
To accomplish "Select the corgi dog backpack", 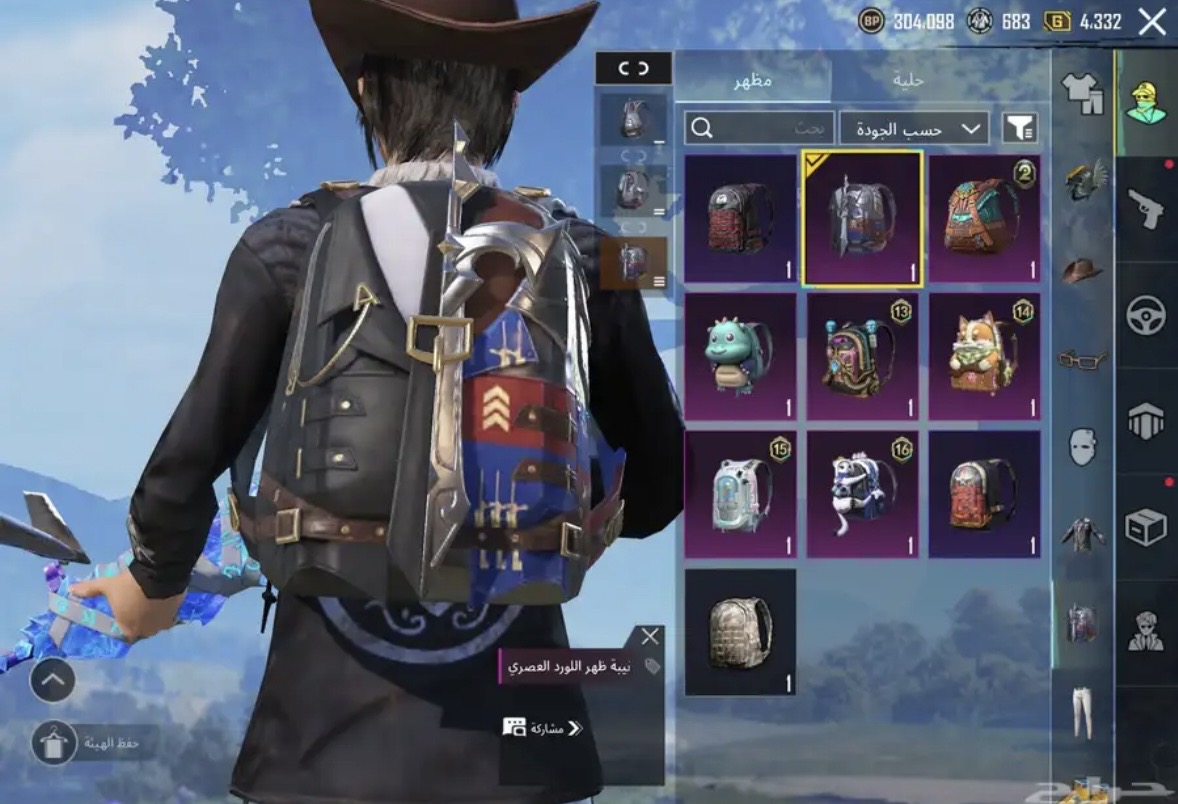I will coord(984,356).
